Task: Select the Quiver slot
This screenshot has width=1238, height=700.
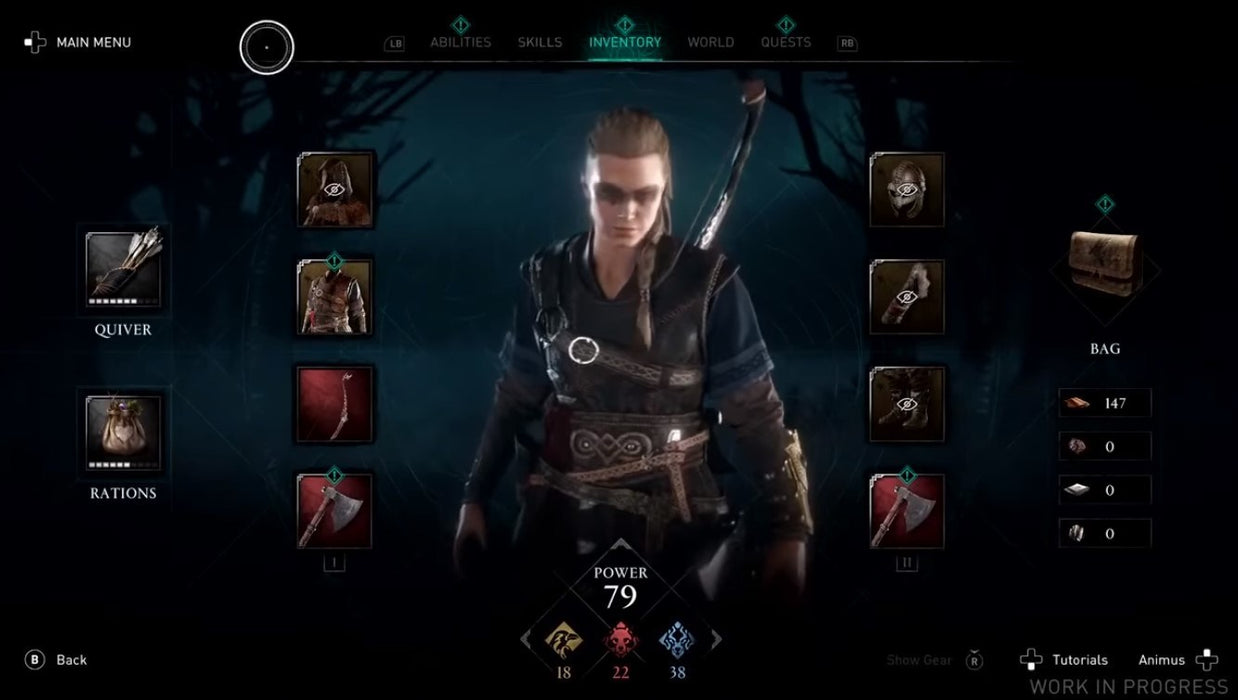Action: [x=123, y=268]
